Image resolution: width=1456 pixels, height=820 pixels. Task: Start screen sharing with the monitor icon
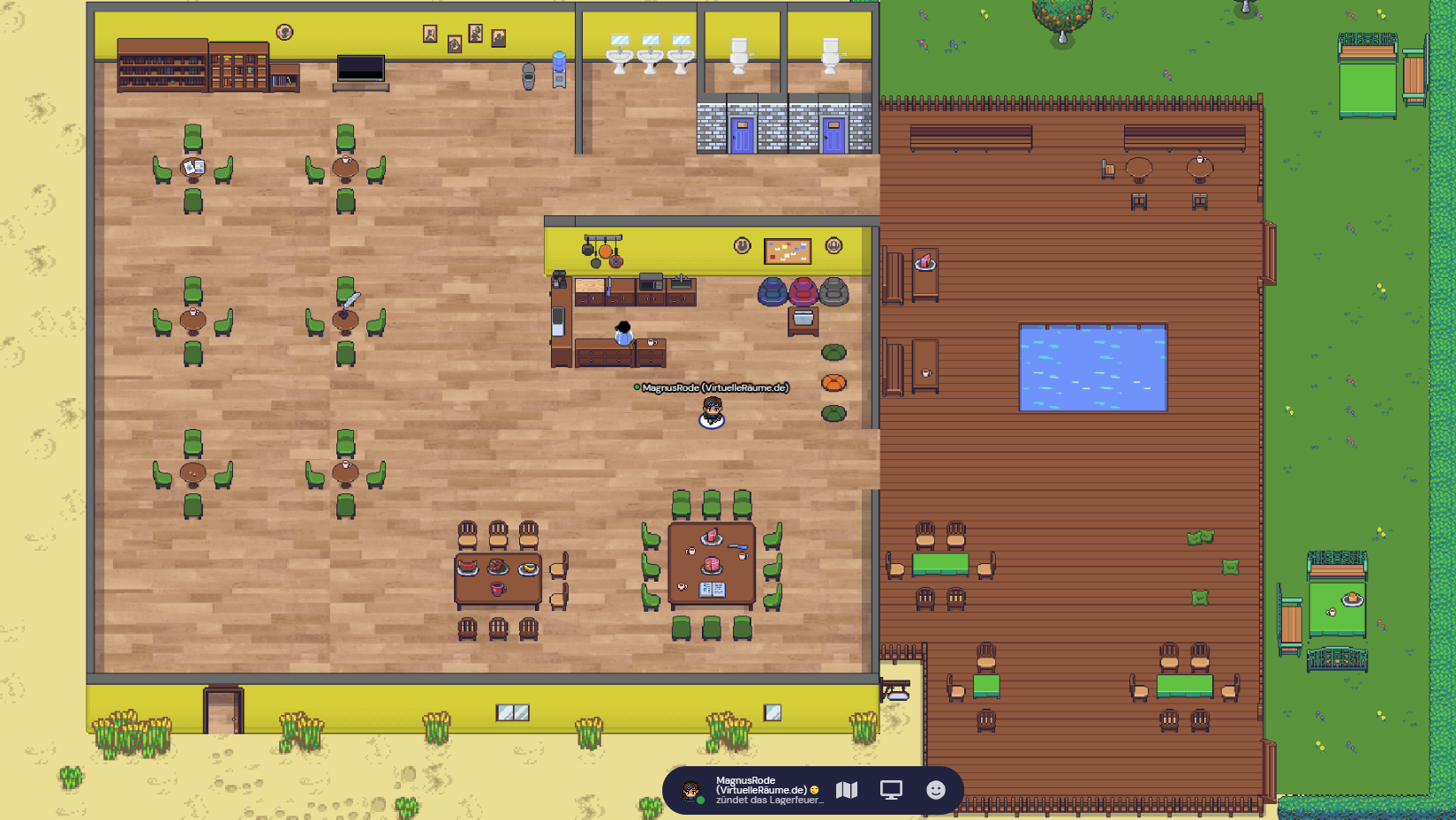pos(891,790)
